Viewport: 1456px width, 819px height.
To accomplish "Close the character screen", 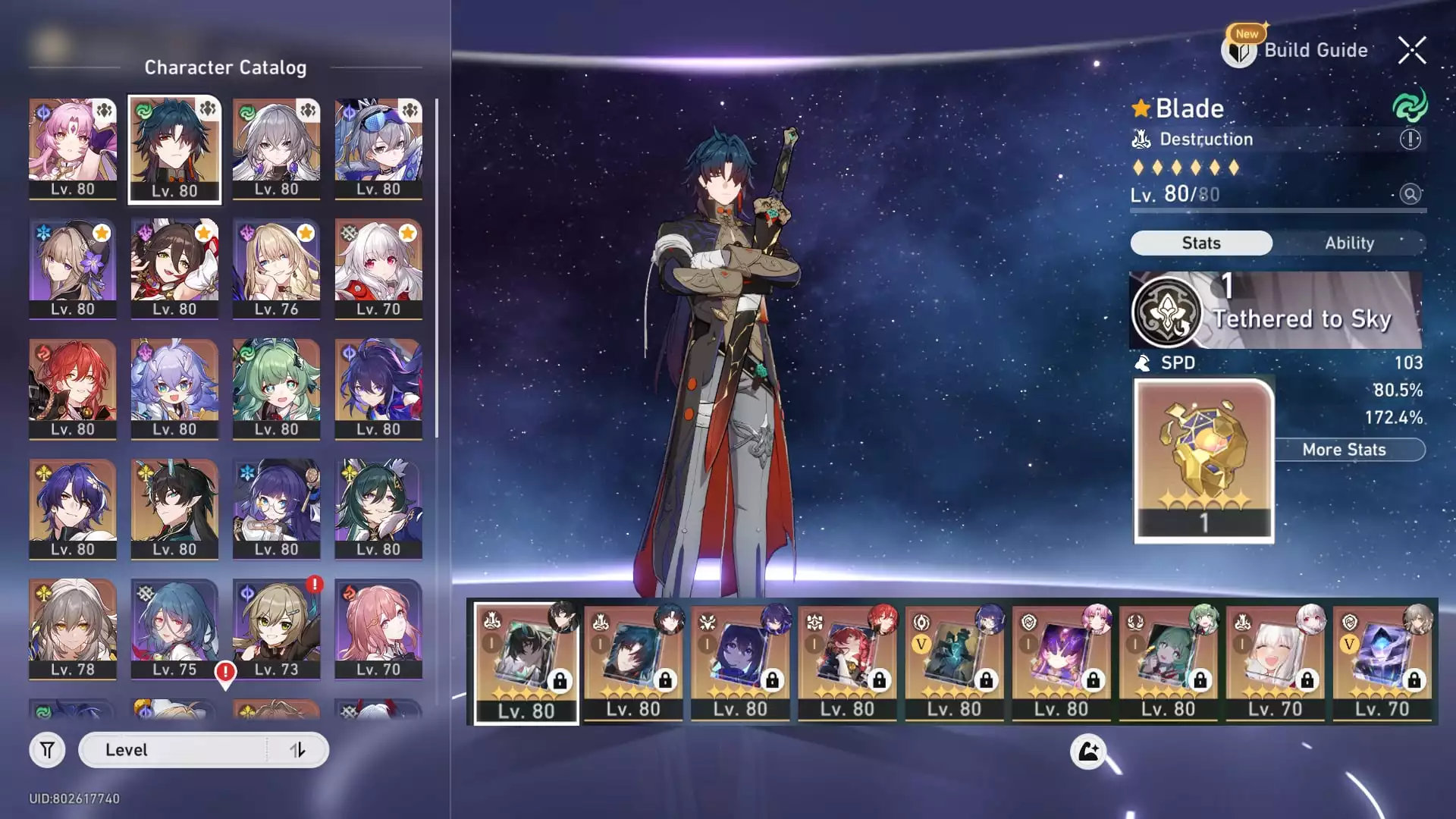I will tap(1412, 50).
